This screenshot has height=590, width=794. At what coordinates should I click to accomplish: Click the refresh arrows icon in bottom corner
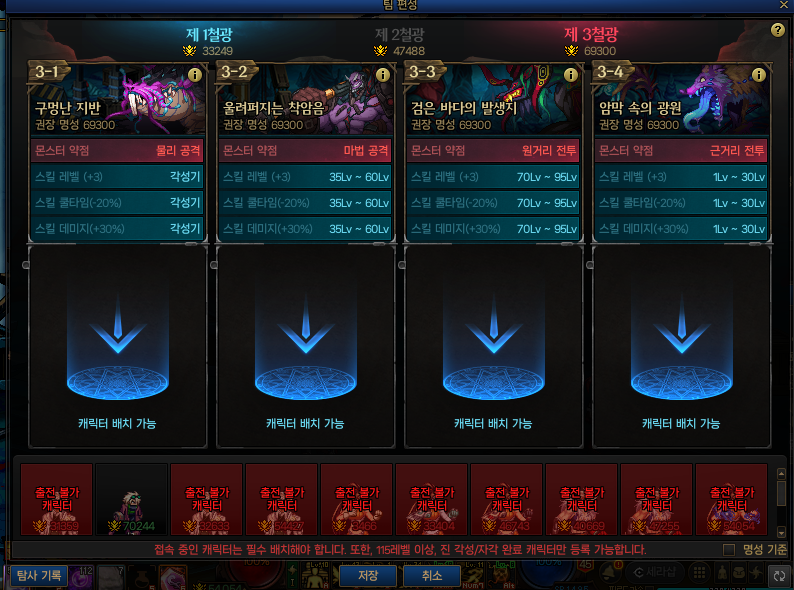point(779,576)
